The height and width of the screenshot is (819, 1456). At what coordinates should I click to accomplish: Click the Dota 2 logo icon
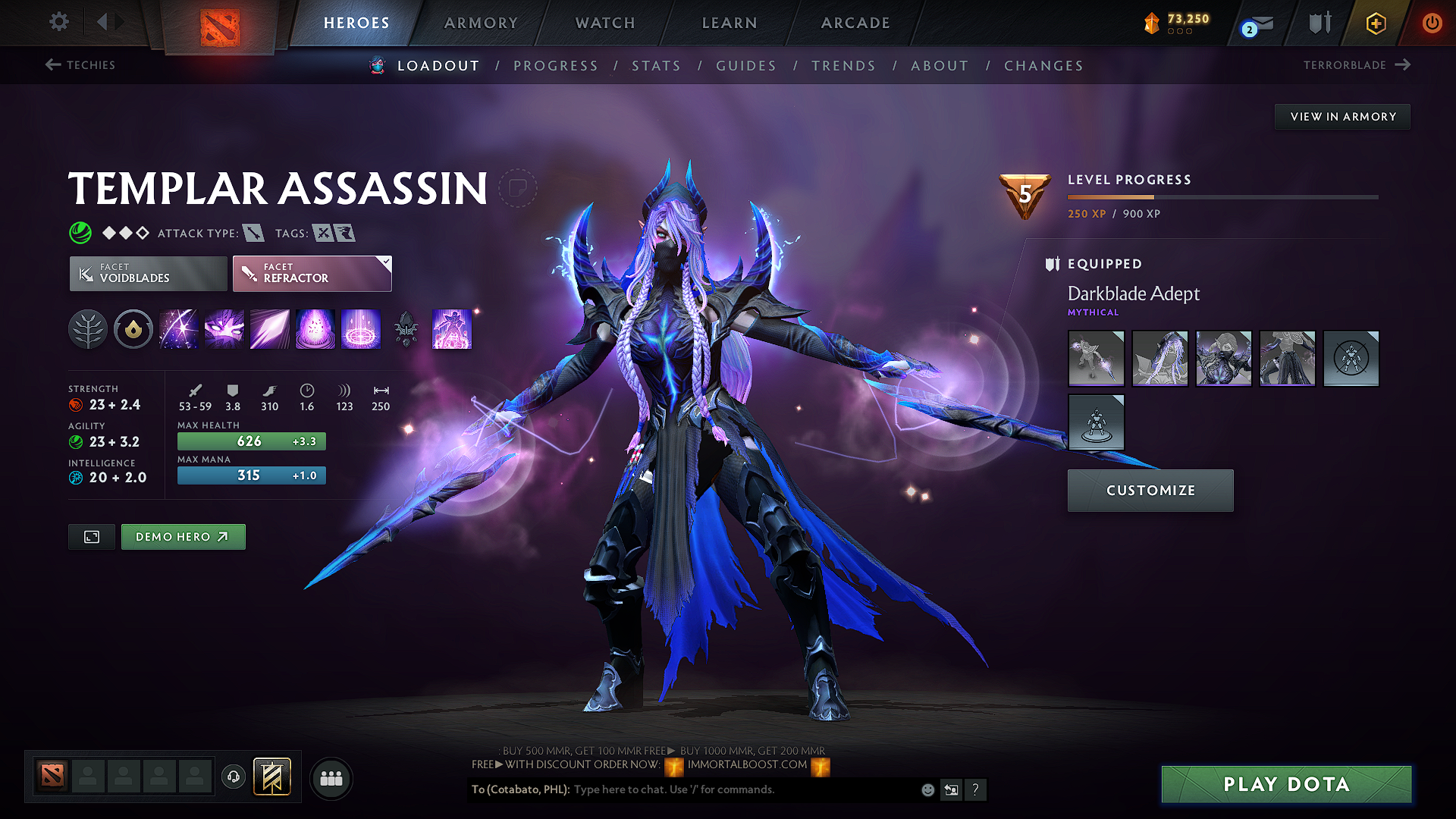click(x=220, y=25)
